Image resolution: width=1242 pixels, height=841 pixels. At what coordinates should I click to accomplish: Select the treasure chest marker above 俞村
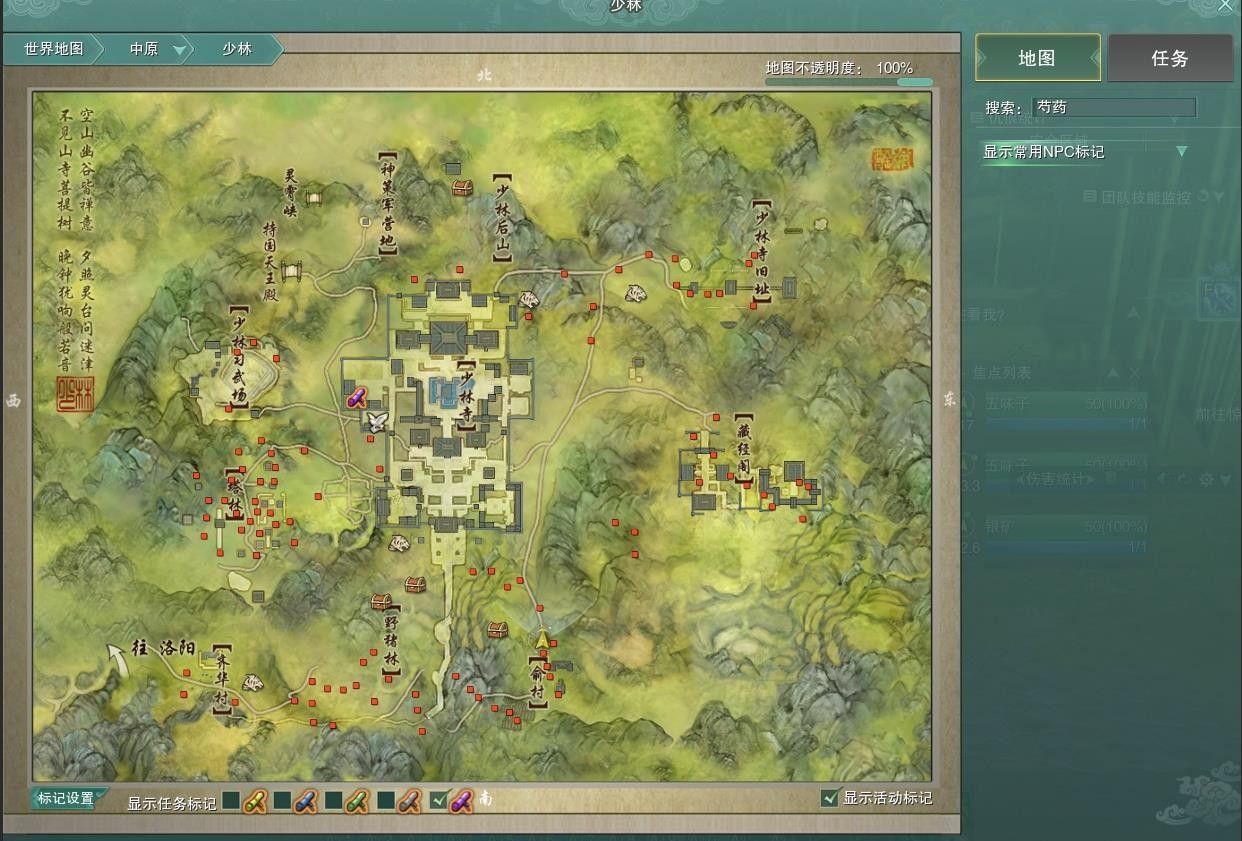coord(497,629)
